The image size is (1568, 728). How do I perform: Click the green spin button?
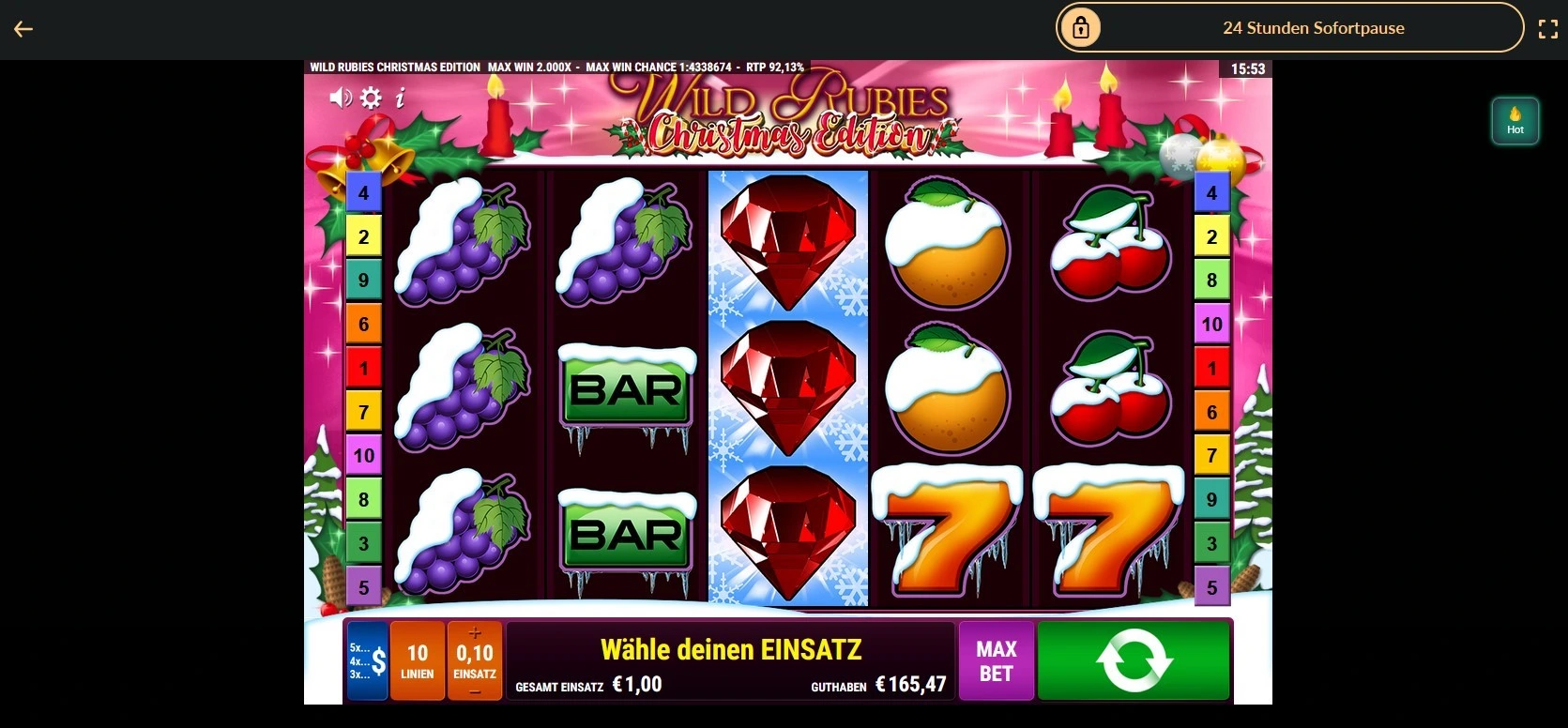pyautogui.click(x=1133, y=660)
